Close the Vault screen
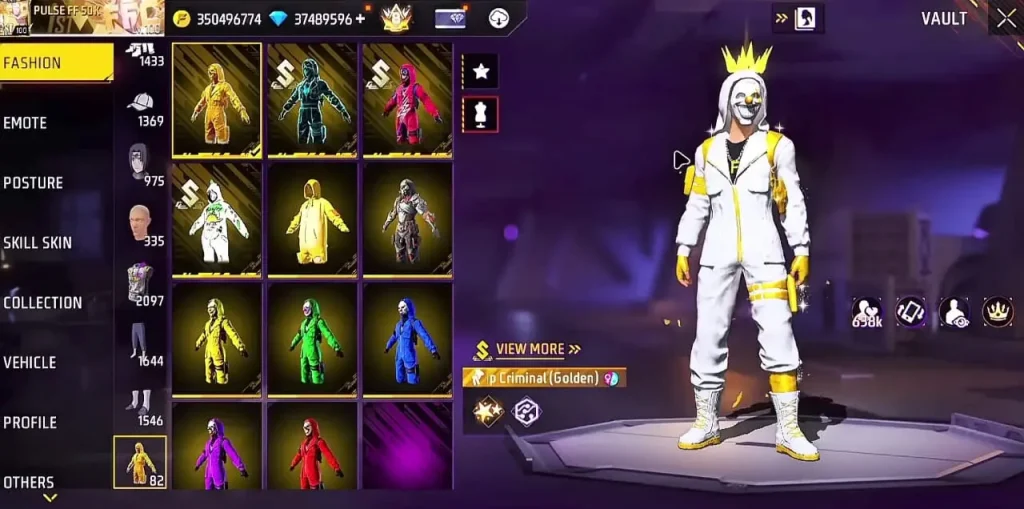Image resolution: width=1024 pixels, height=509 pixels. 1005,18
